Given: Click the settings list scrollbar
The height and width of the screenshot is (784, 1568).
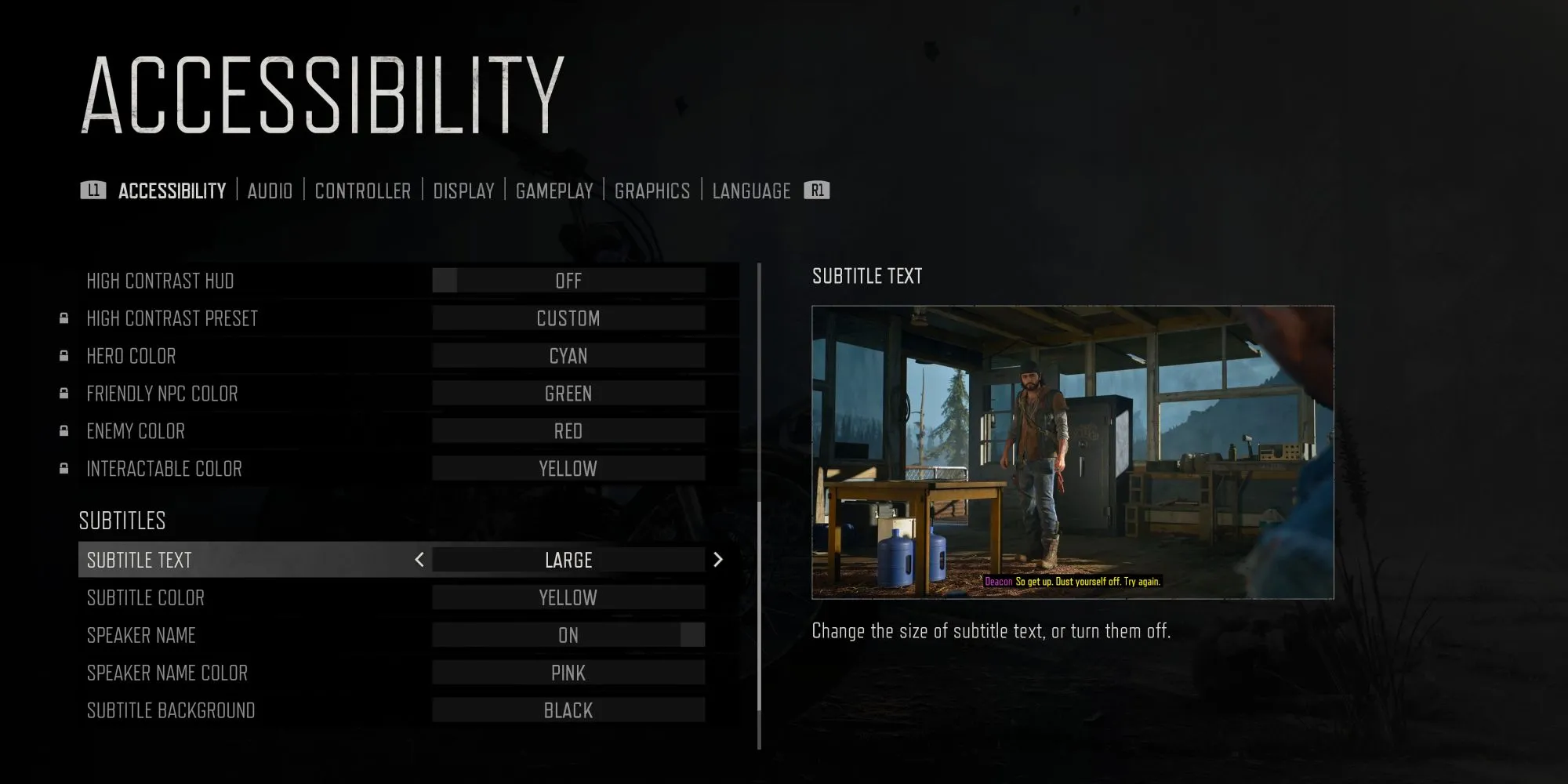Looking at the screenshot, I should tap(760, 604).
